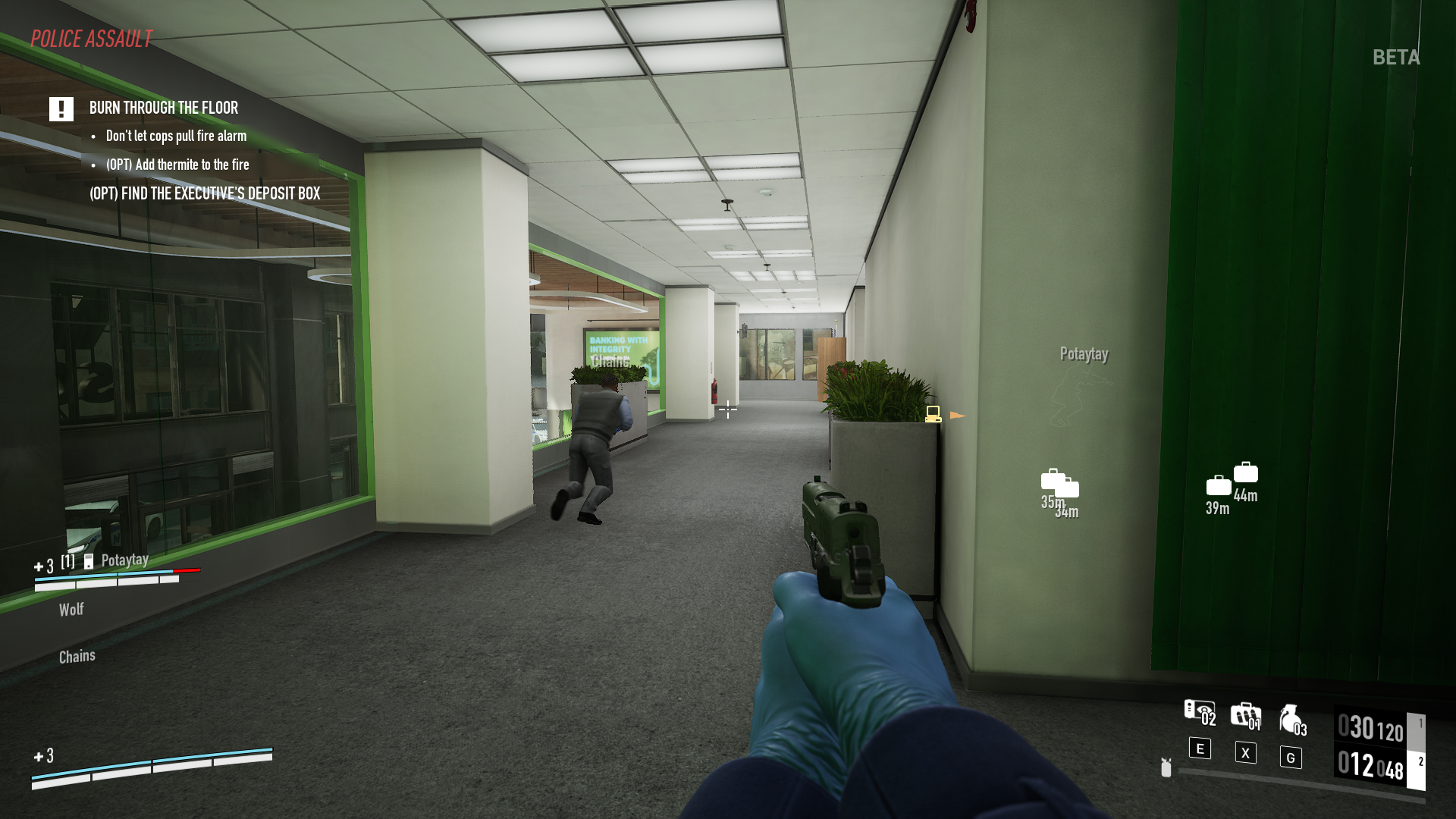
Task: Select the stacked loot bag icon at 44m
Action: [x=1245, y=472]
